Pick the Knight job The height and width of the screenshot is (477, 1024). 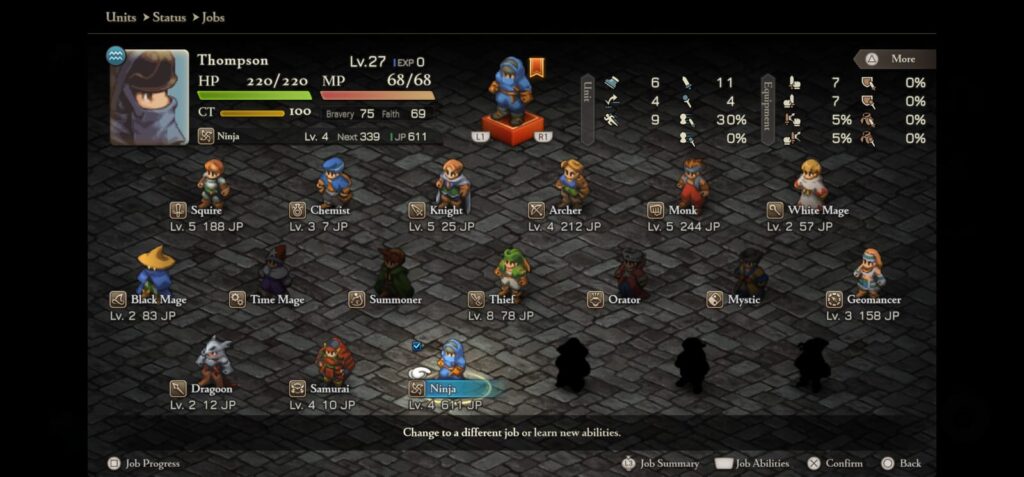click(x=452, y=185)
